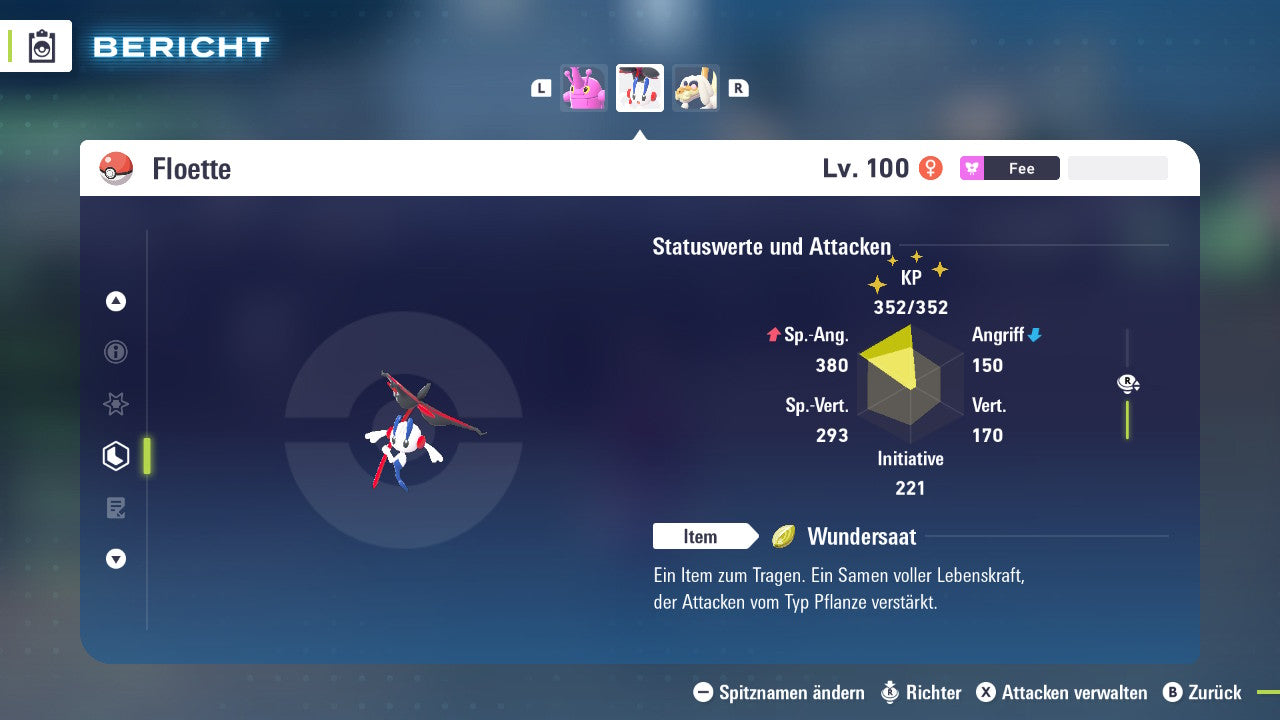
Task: Select the female gender symbol beside Lv. 100
Action: [x=931, y=168]
